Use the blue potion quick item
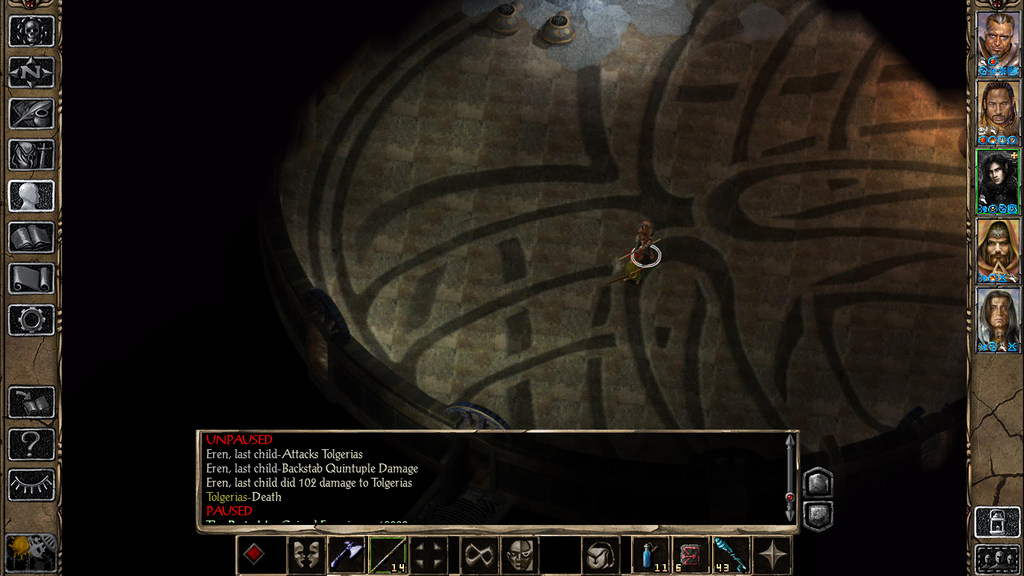This screenshot has width=1024, height=576. tap(651, 555)
